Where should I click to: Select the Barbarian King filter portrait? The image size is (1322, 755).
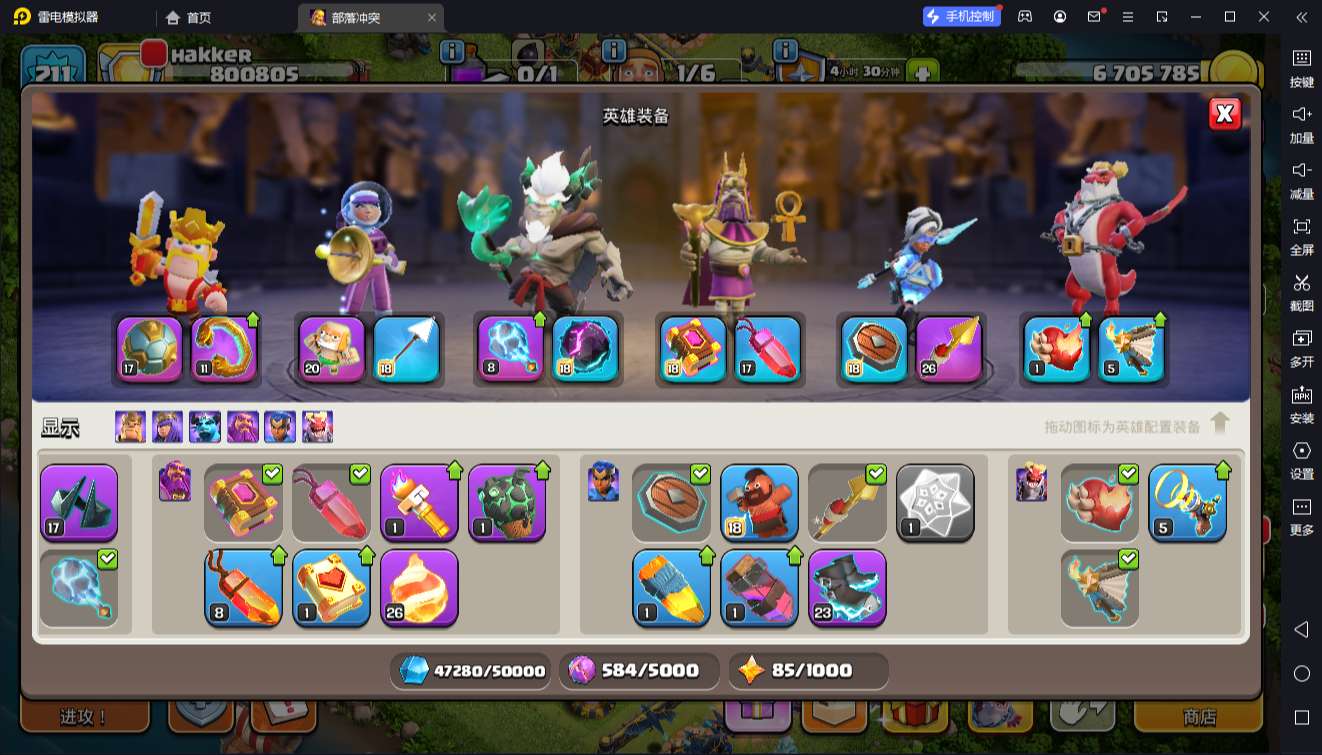(x=130, y=427)
